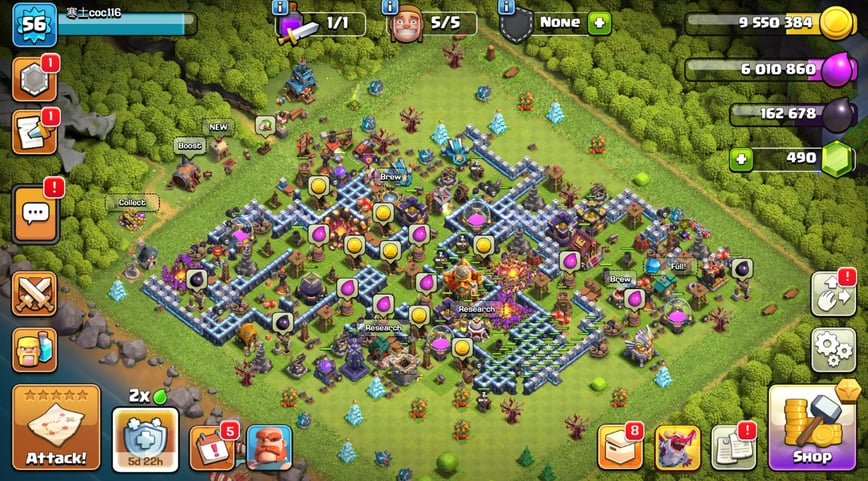Open the layout editor arrows icon
This screenshot has height=481, width=868.
point(832,294)
